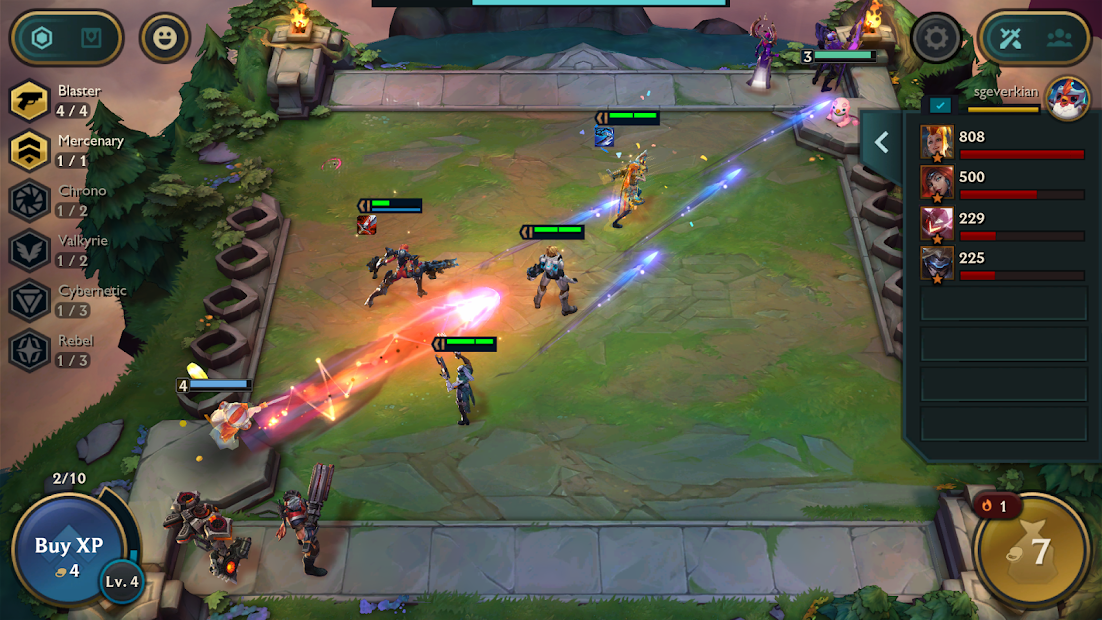The height and width of the screenshot is (620, 1102).
Task: Choose the scoreboard row showing 229
Action: (x=1002, y=224)
